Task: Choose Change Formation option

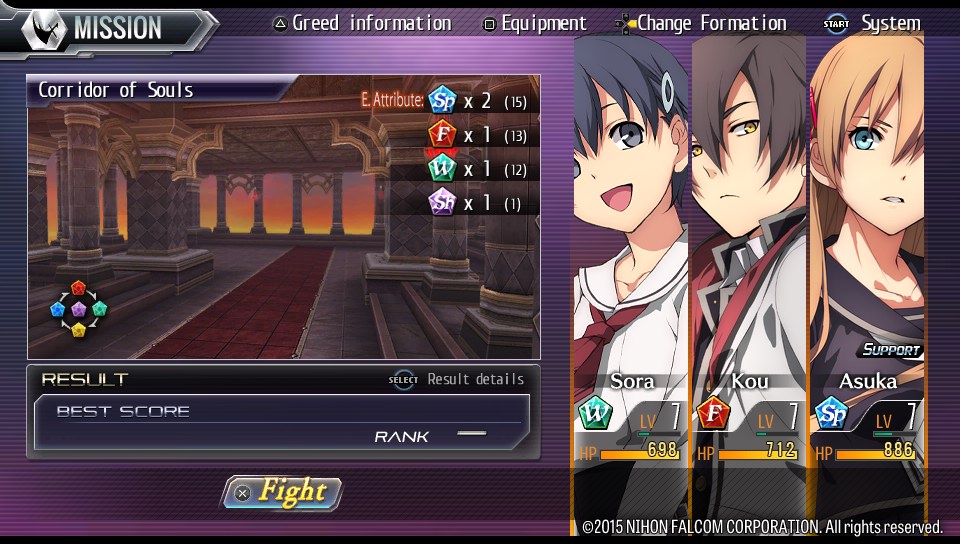Action: click(x=703, y=23)
